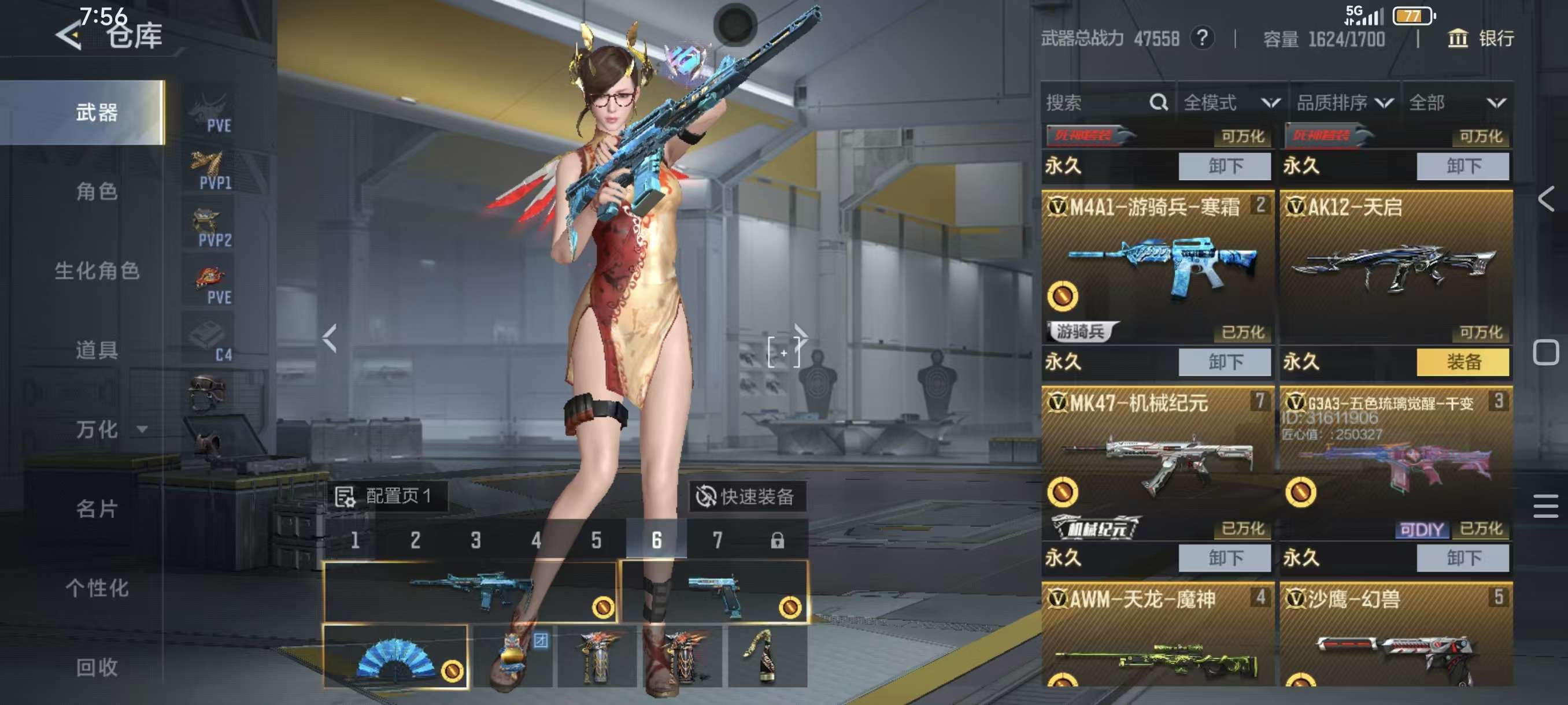The image size is (1568, 705).
Task: Switch to loadout slot 7
Action: coord(717,540)
